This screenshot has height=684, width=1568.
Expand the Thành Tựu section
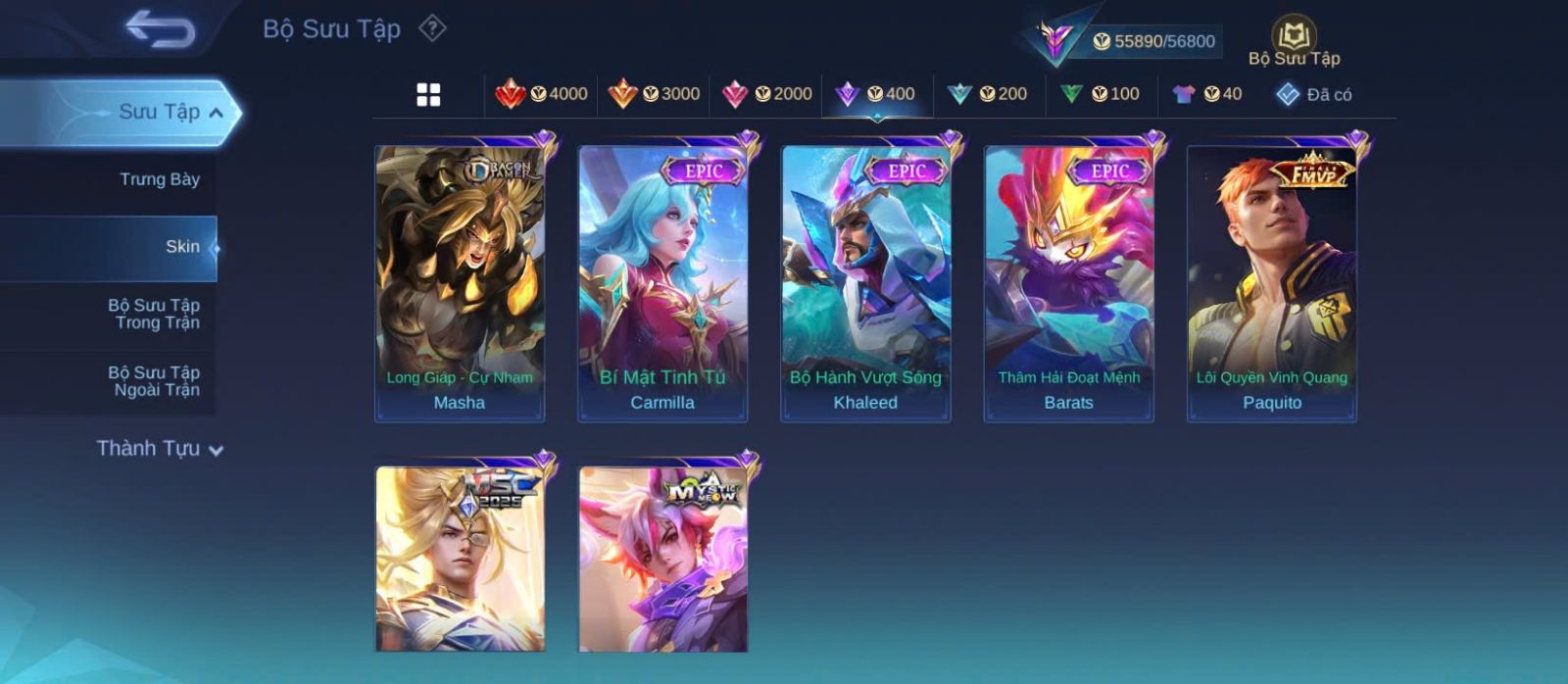point(160,449)
